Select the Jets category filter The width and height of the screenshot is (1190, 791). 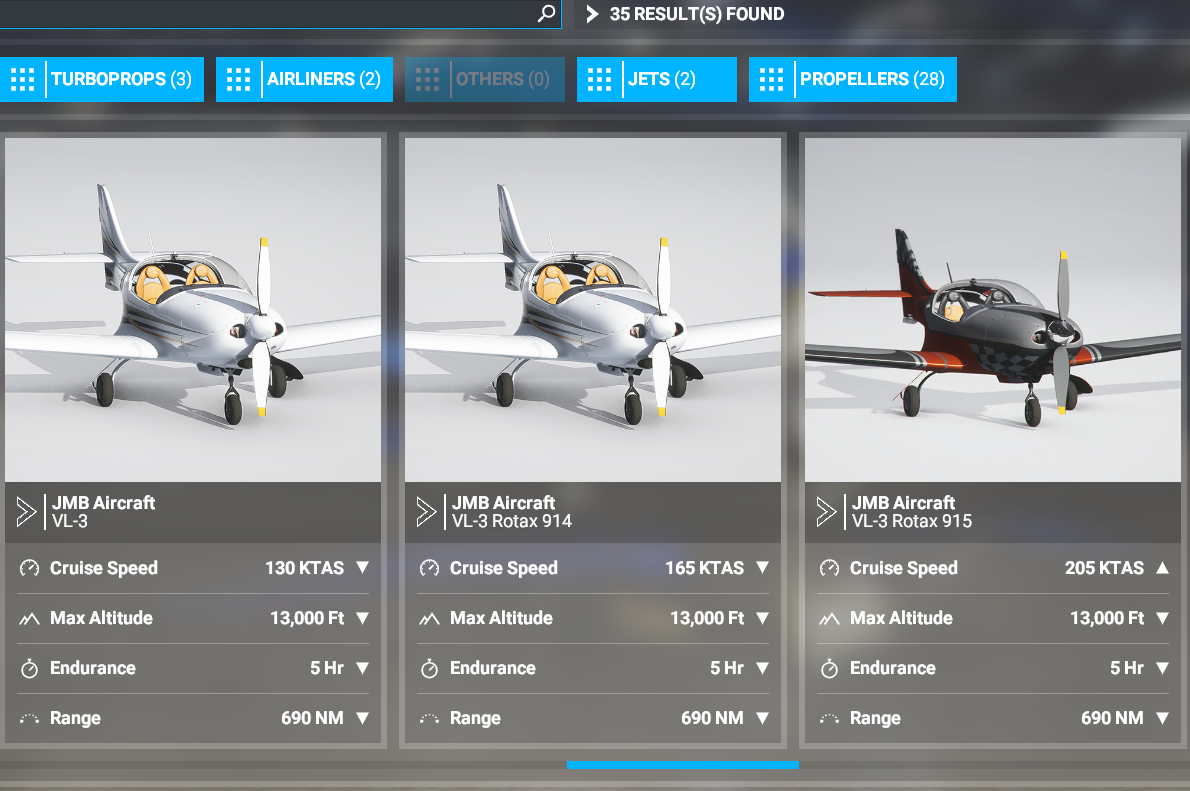pos(656,79)
